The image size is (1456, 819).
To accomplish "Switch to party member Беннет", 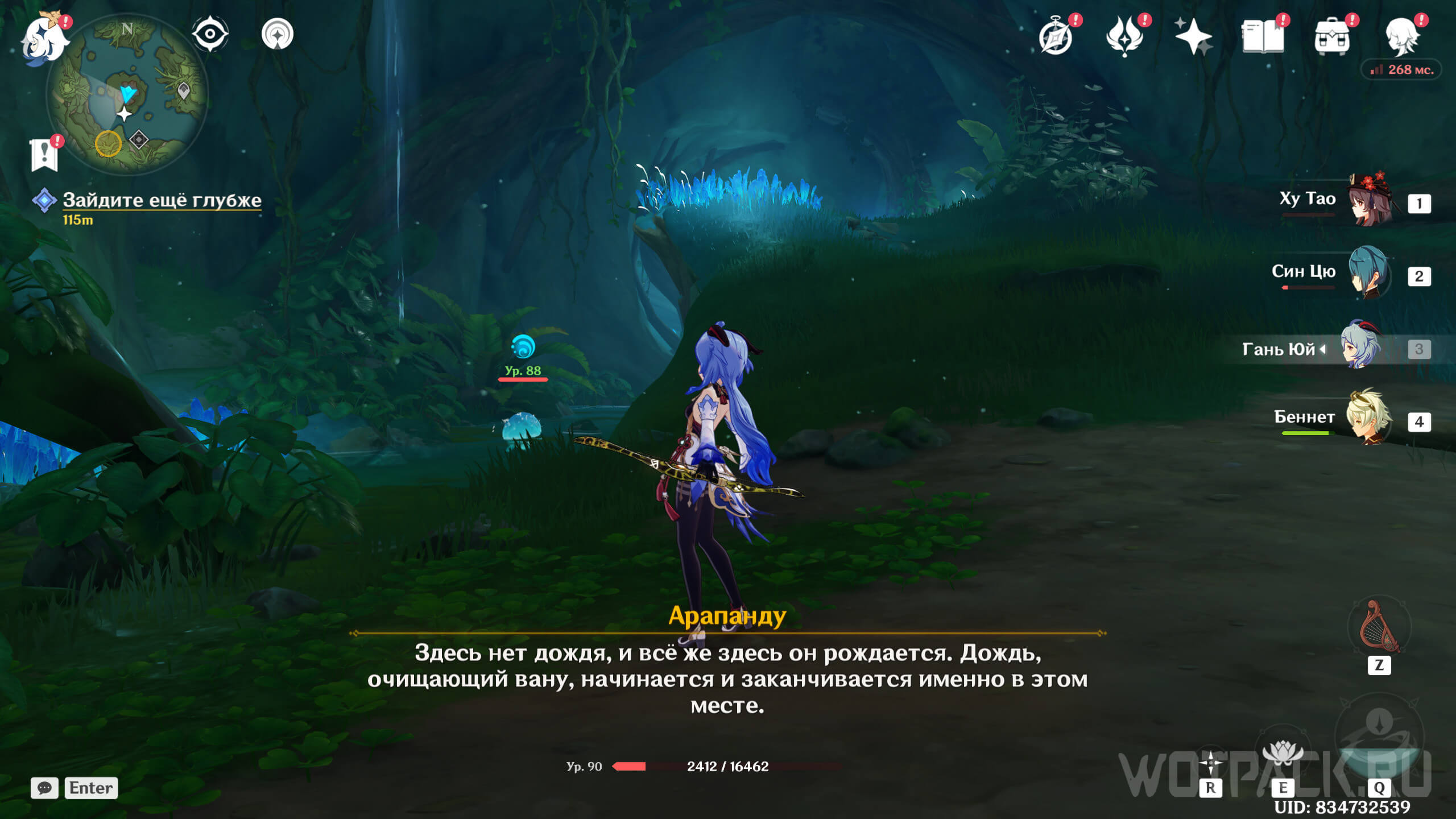I will point(1368,419).
